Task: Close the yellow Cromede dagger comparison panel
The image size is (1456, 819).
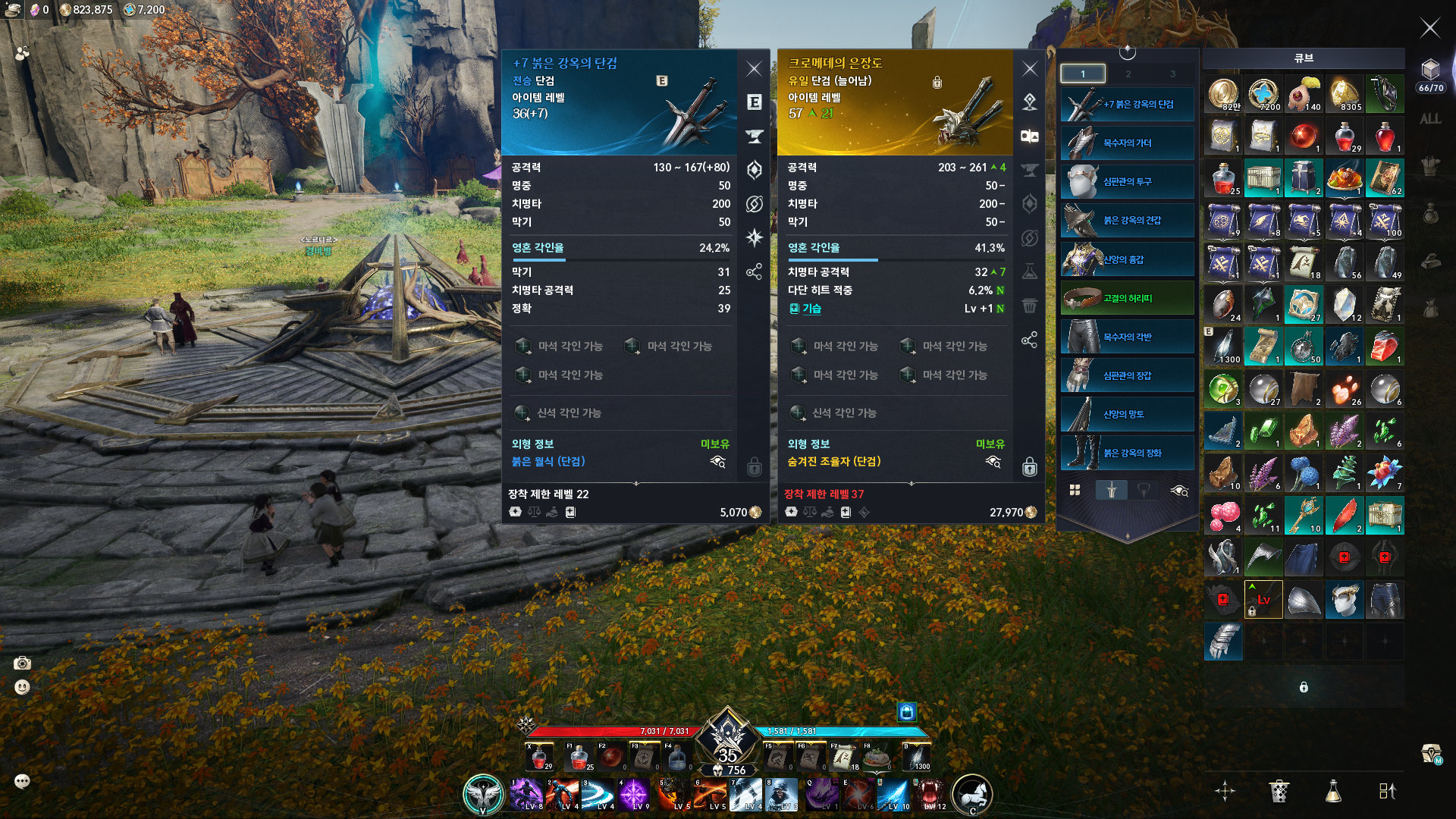Action: coord(1029,69)
